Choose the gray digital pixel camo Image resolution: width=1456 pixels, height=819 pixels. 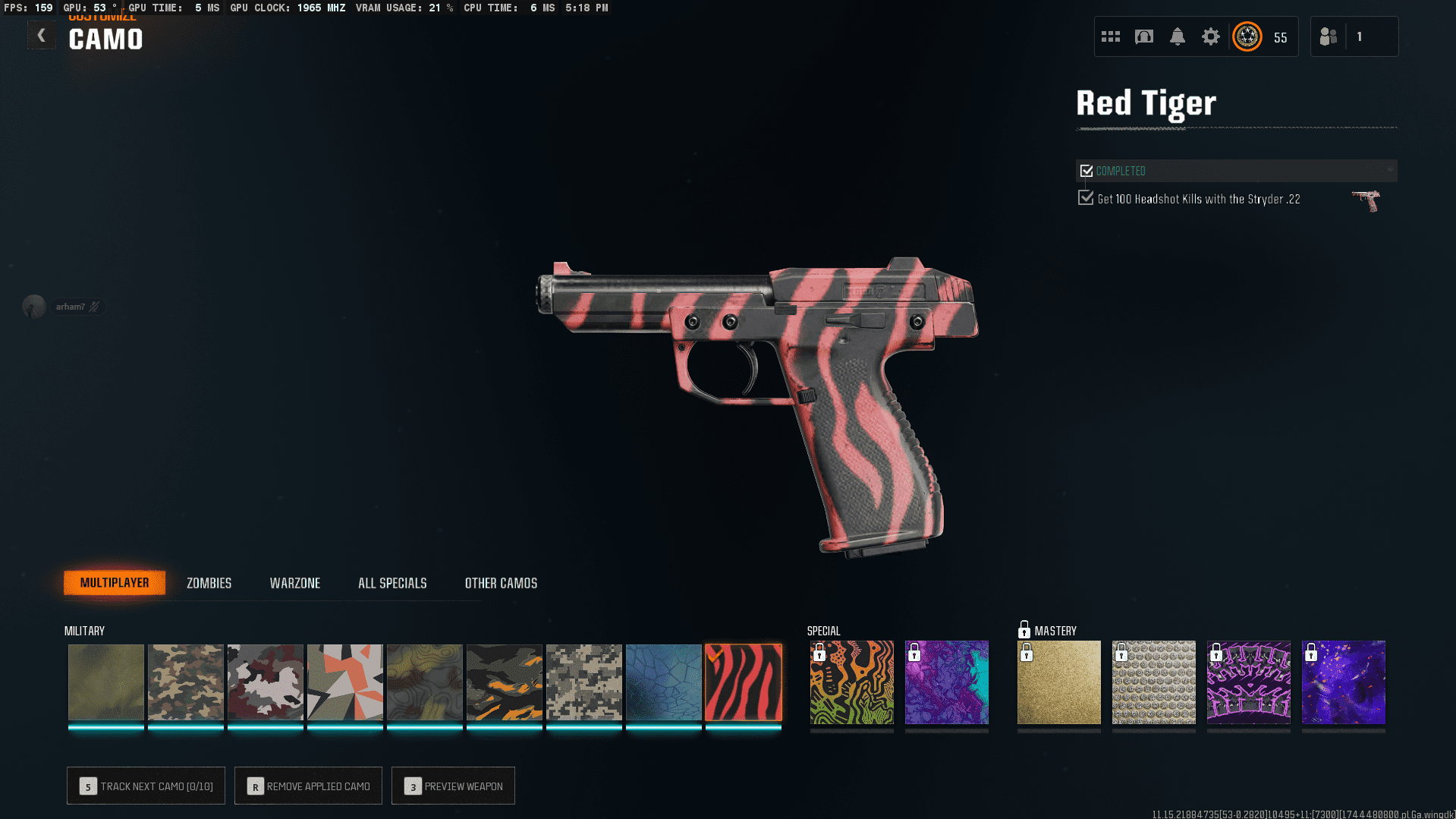pyautogui.click(x=584, y=682)
